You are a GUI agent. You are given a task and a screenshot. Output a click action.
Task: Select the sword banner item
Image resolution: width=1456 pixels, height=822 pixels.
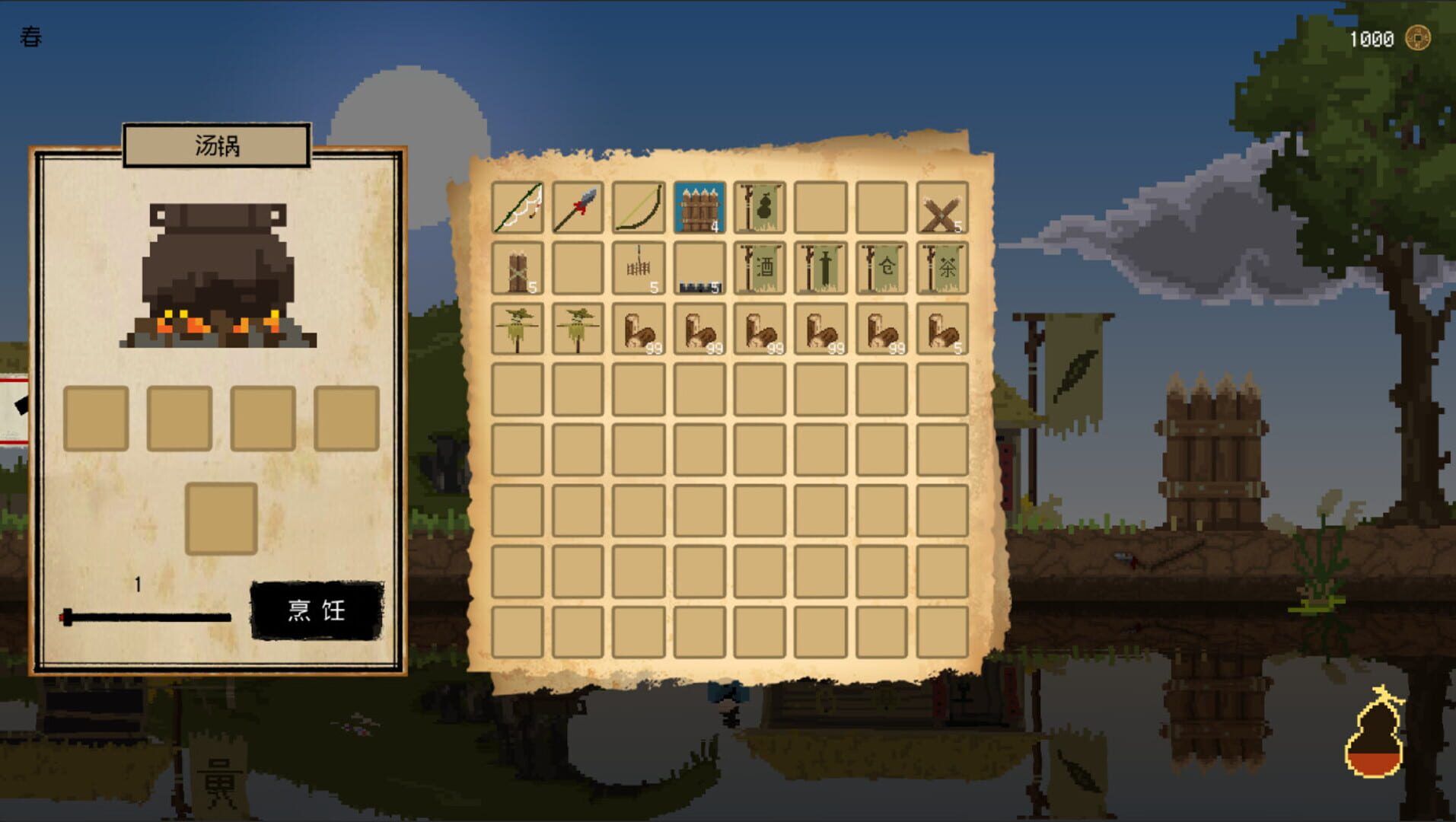click(x=820, y=268)
